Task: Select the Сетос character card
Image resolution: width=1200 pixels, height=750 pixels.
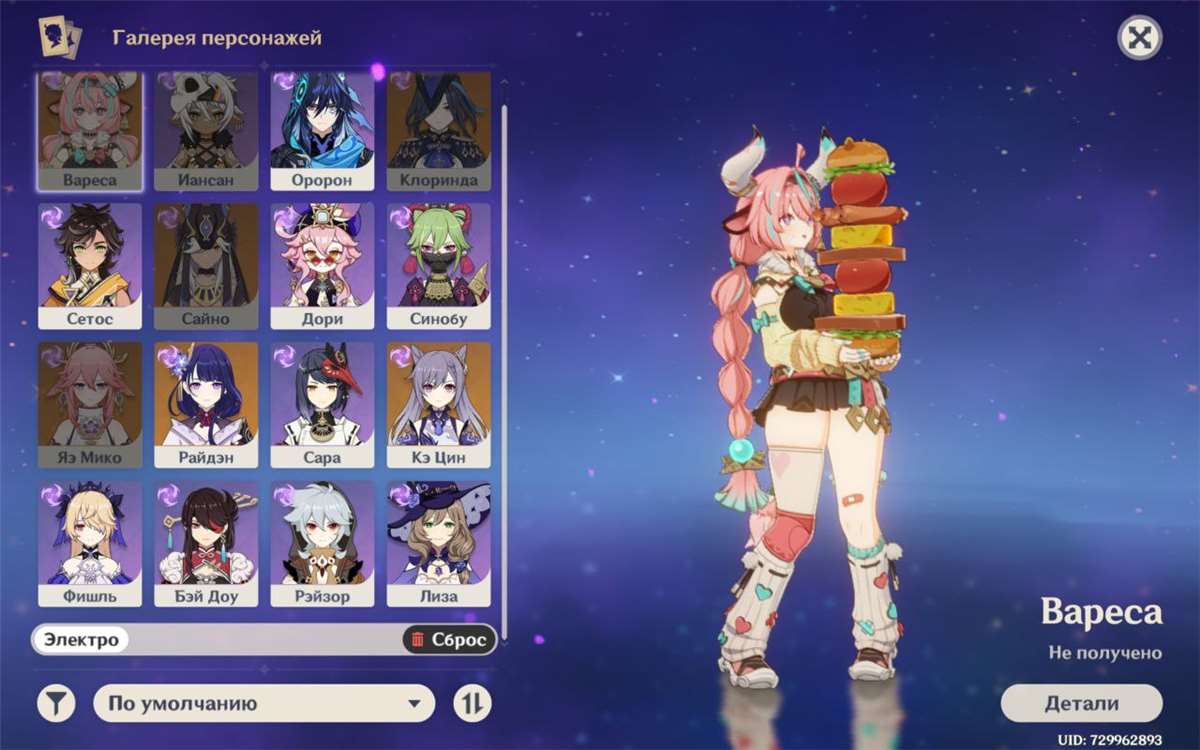Action: click(90, 267)
